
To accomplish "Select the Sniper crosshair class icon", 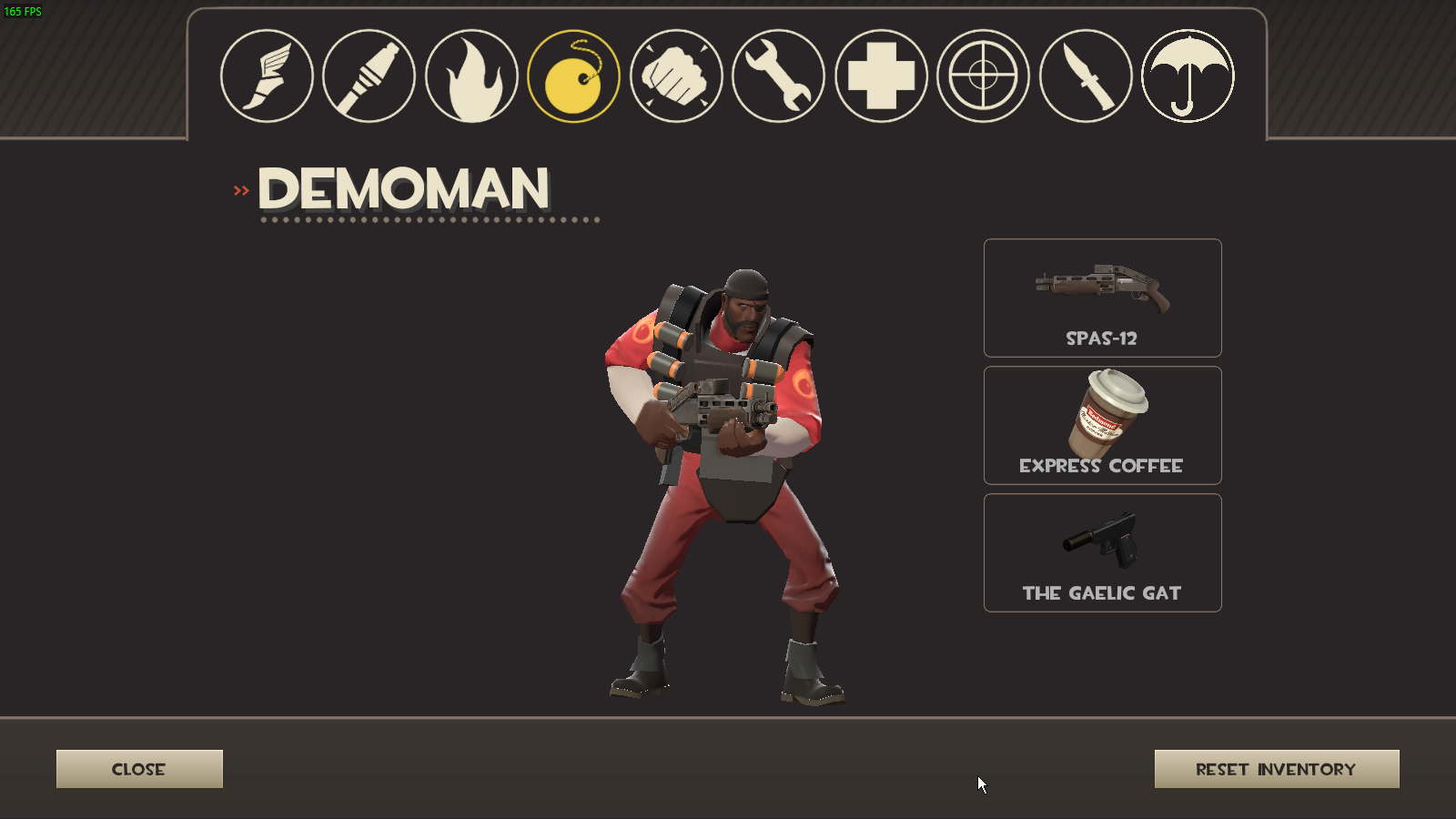I will click(x=983, y=76).
